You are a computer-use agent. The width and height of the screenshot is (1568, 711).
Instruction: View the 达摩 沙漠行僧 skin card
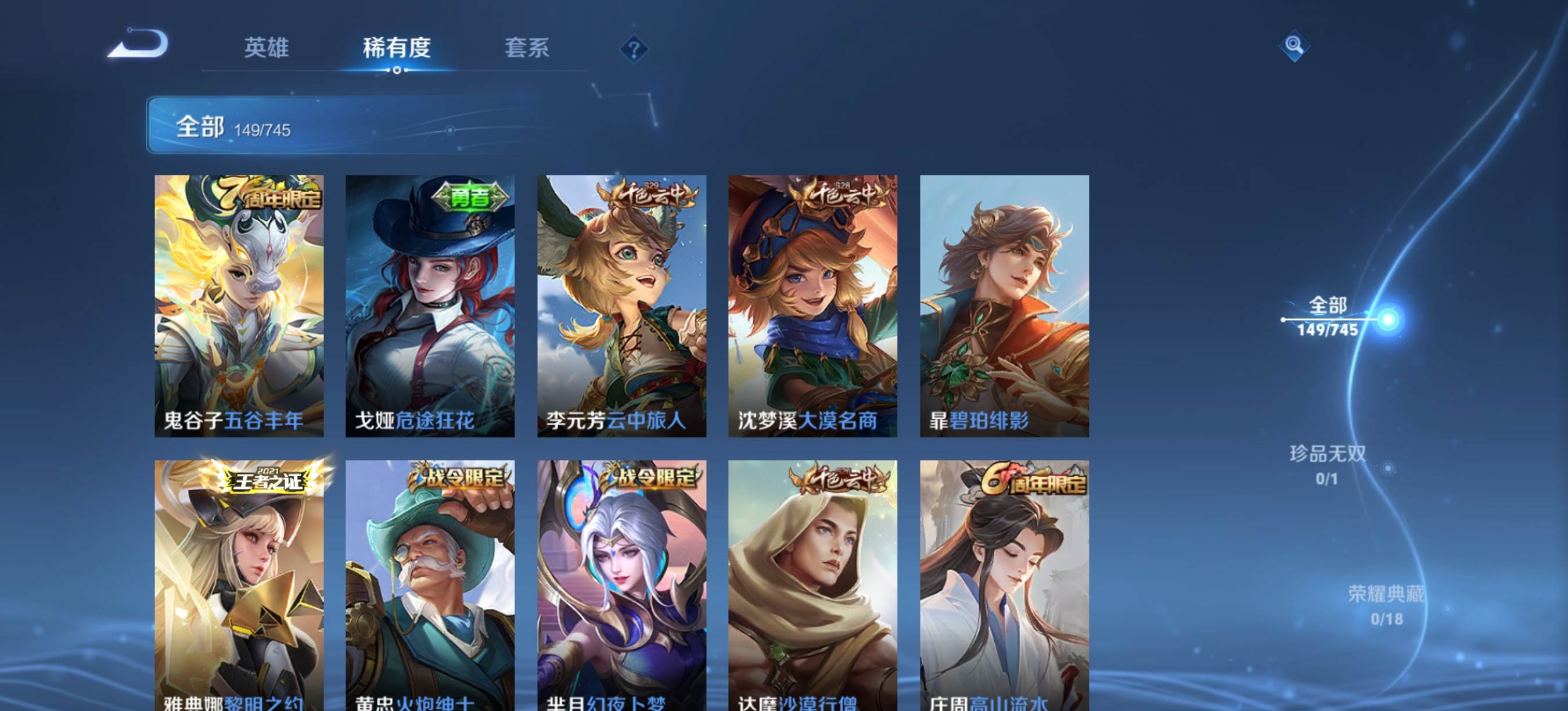812,584
